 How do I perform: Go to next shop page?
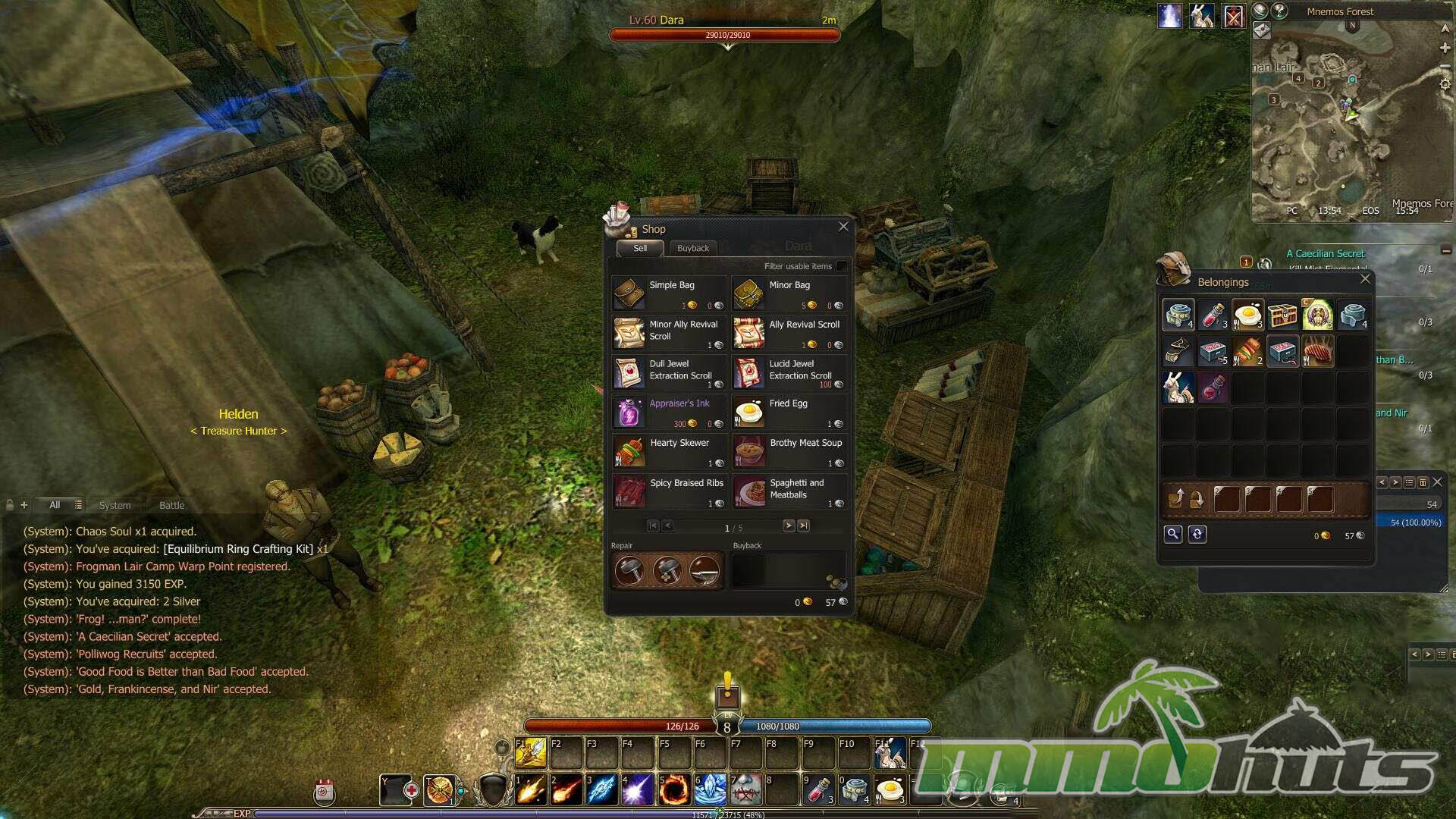[789, 526]
